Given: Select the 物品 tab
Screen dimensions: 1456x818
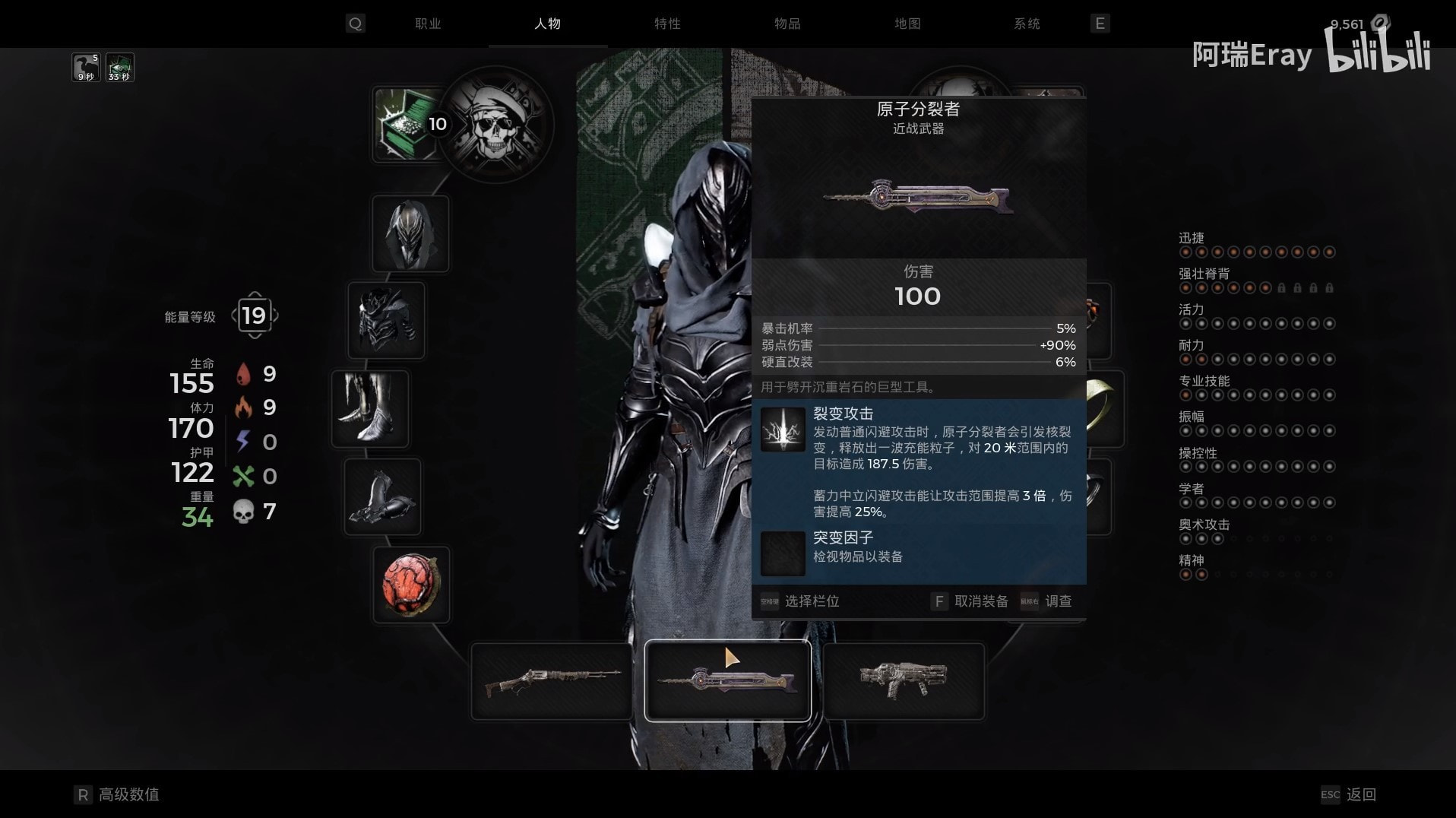Looking at the screenshot, I should point(787,24).
